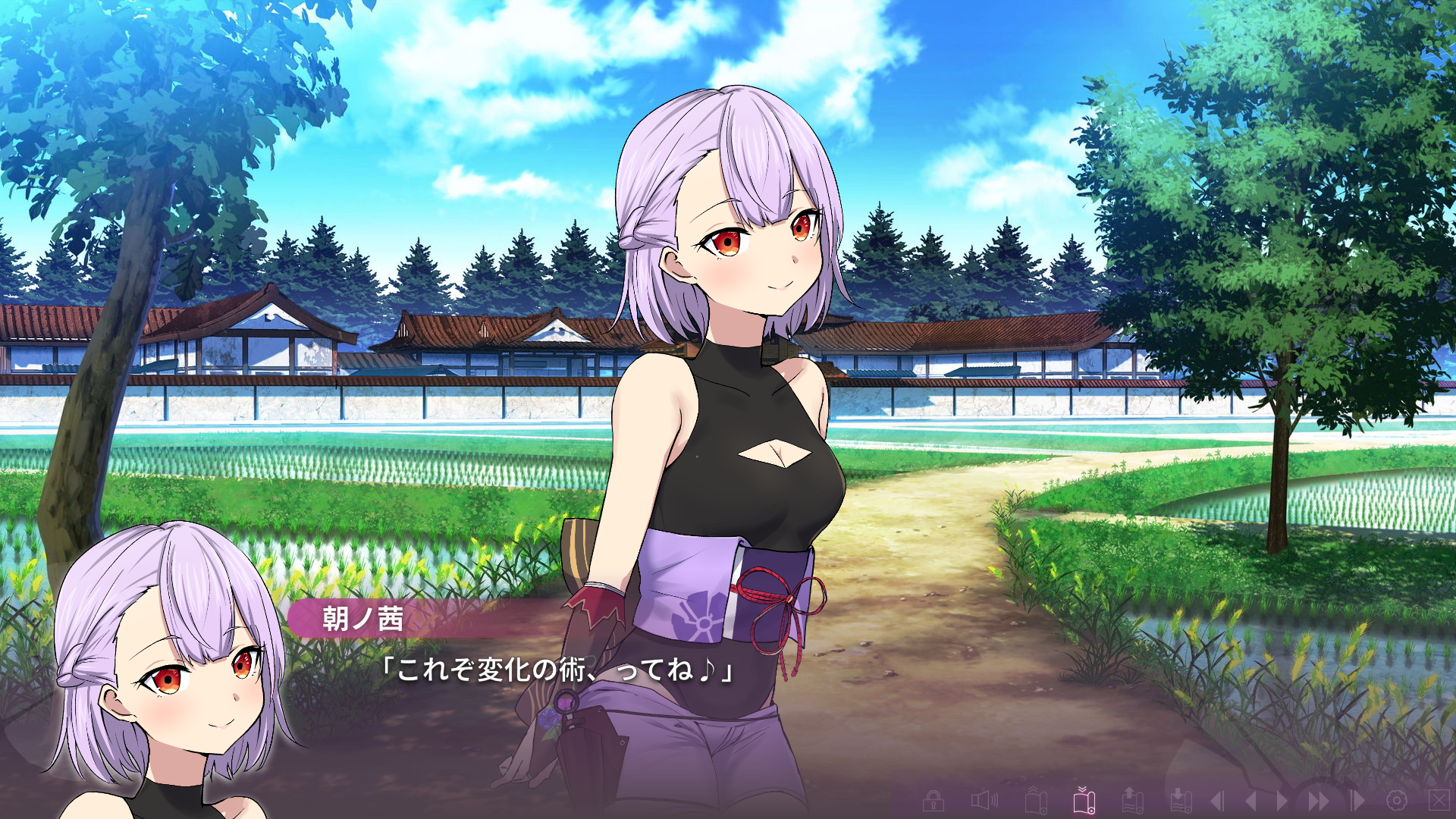Open the scroll icon with upward chevrons
Image resolution: width=1456 pixels, height=819 pixels.
[x=1036, y=801]
